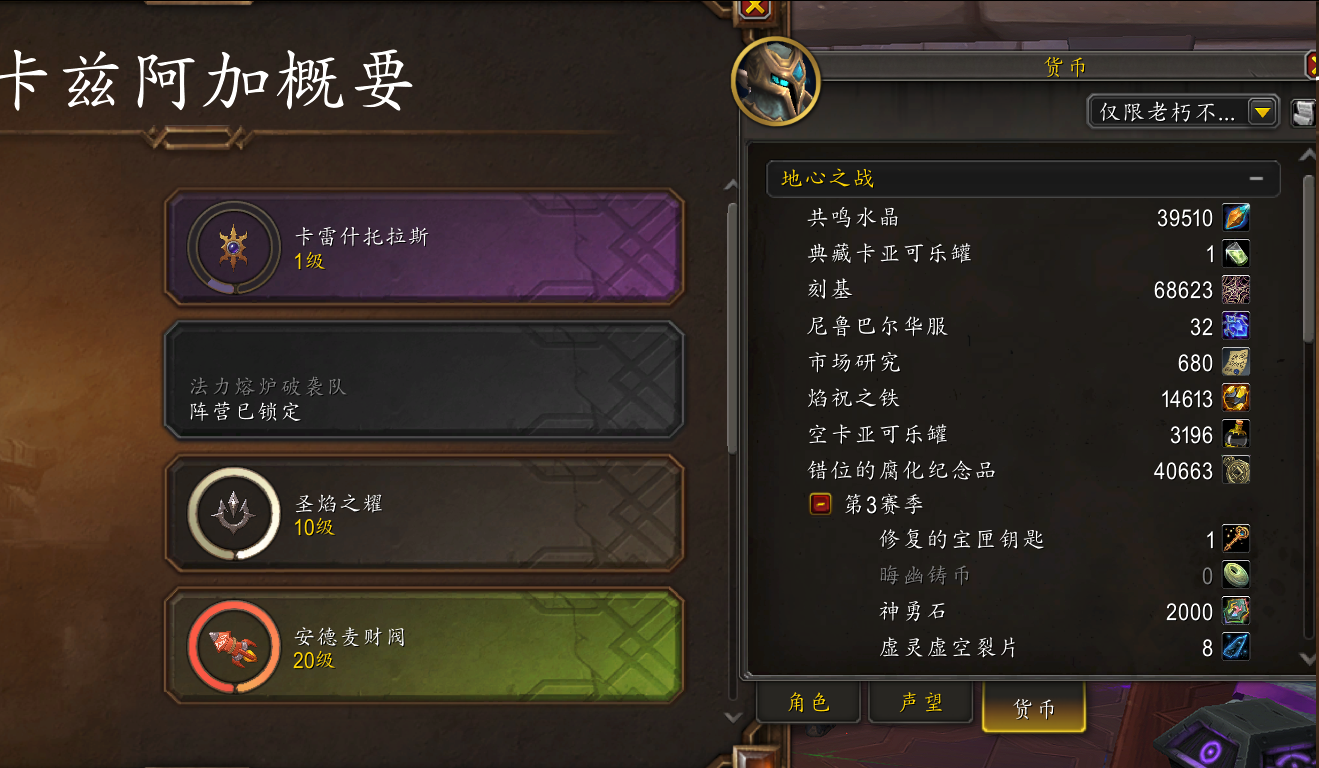This screenshot has width=1319, height=768.
Task: Click the 刻基 currency icon
Action: click(1236, 289)
